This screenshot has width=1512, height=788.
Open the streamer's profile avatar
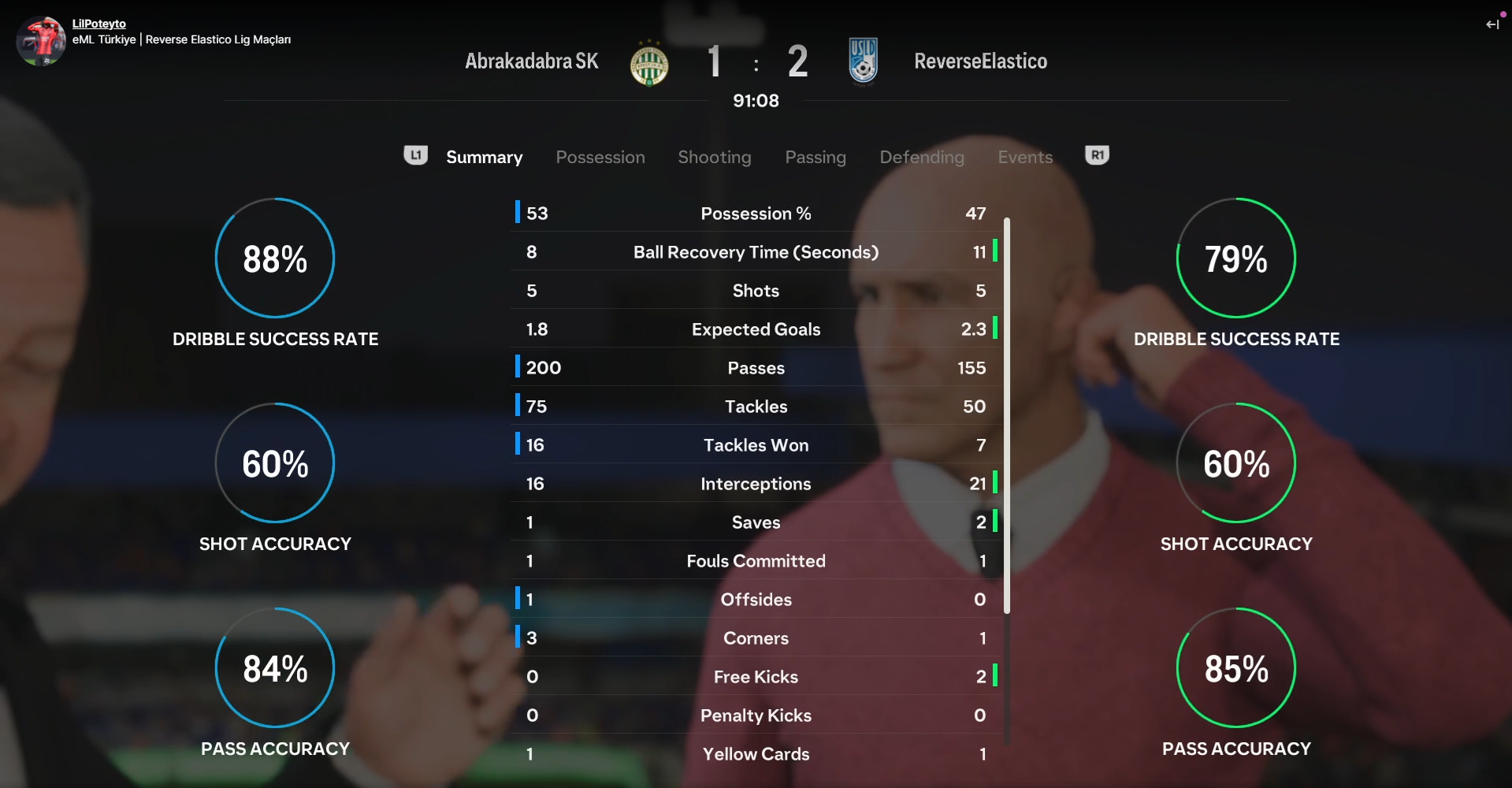click(41, 41)
